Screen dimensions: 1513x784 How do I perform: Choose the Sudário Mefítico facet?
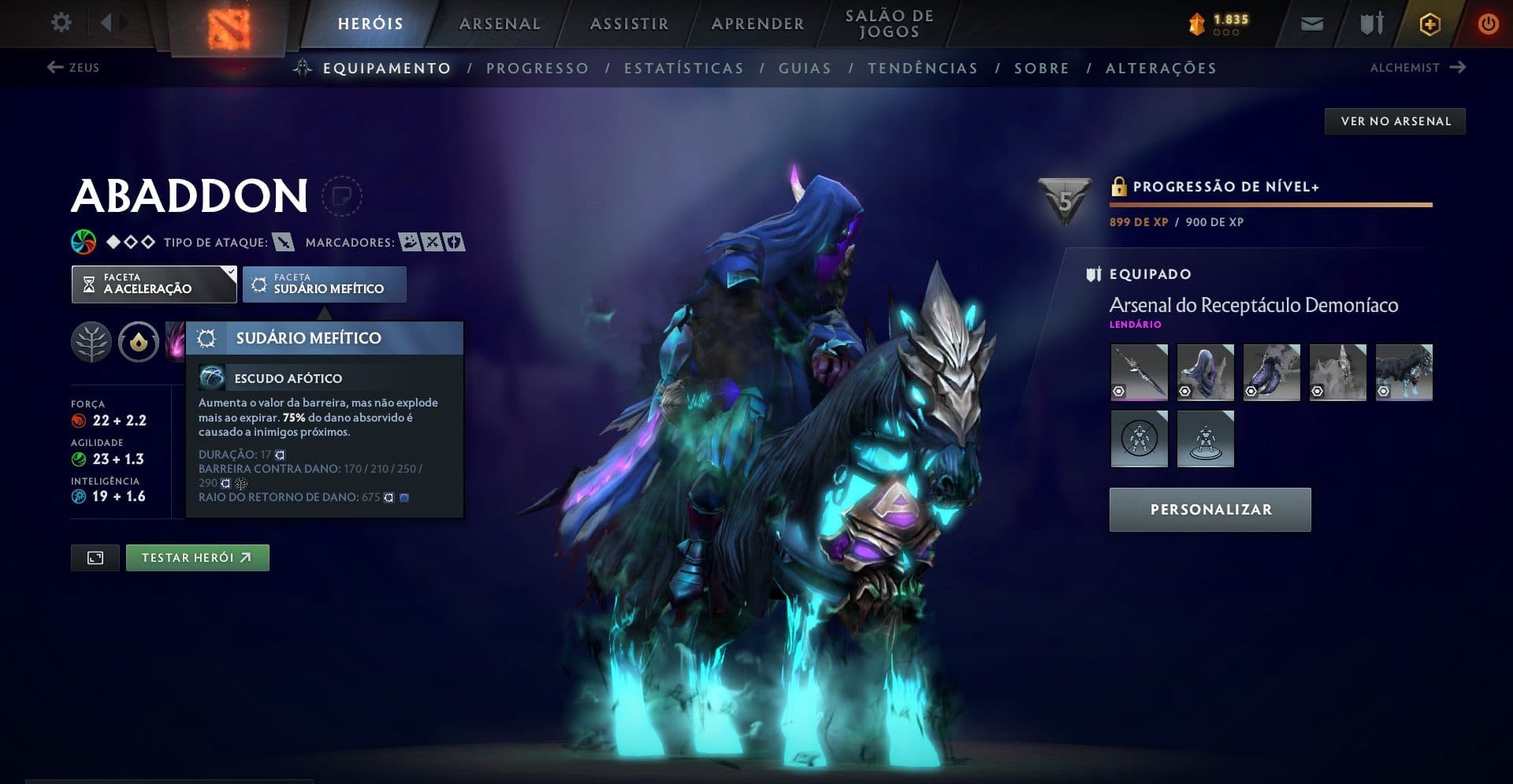click(325, 284)
